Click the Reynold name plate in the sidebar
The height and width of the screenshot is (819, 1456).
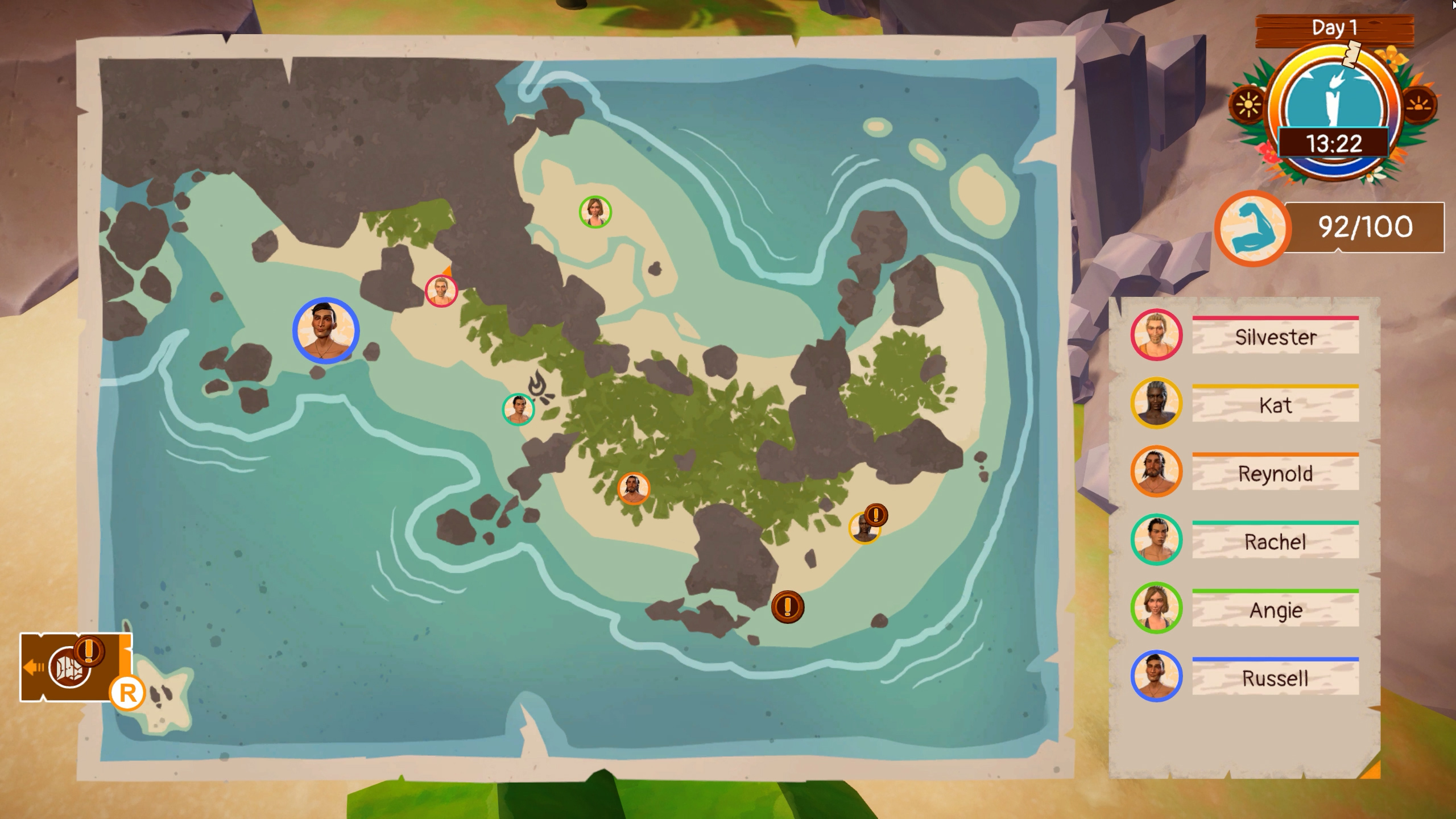tap(1276, 474)
